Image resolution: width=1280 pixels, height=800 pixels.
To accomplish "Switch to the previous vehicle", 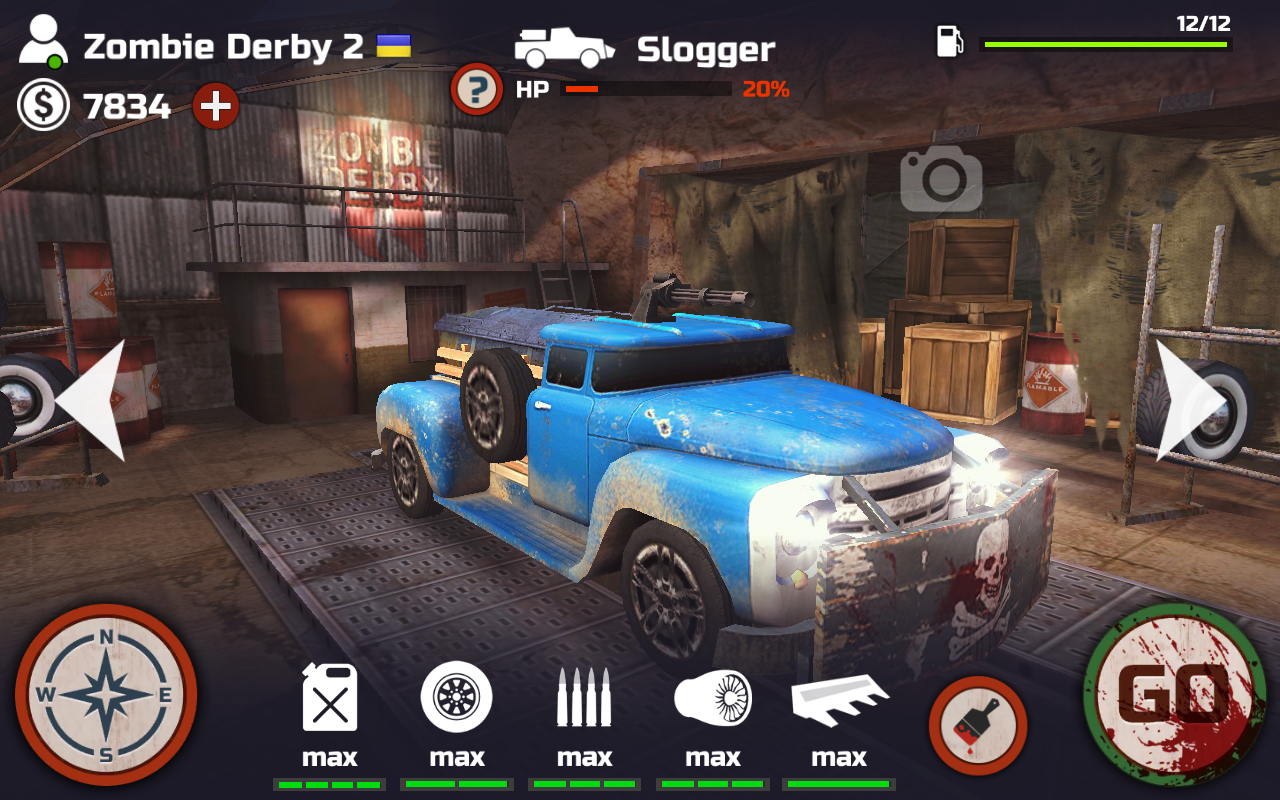I will (92, 401).
